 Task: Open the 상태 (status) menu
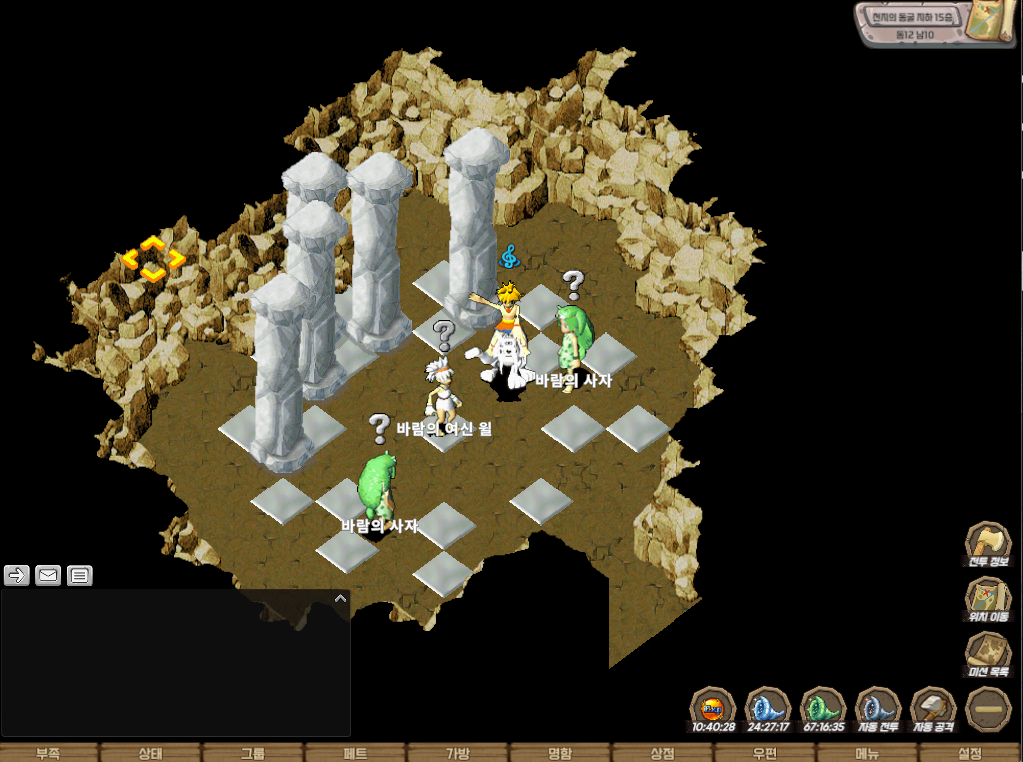pyautogui.click(x=150, y=753)
